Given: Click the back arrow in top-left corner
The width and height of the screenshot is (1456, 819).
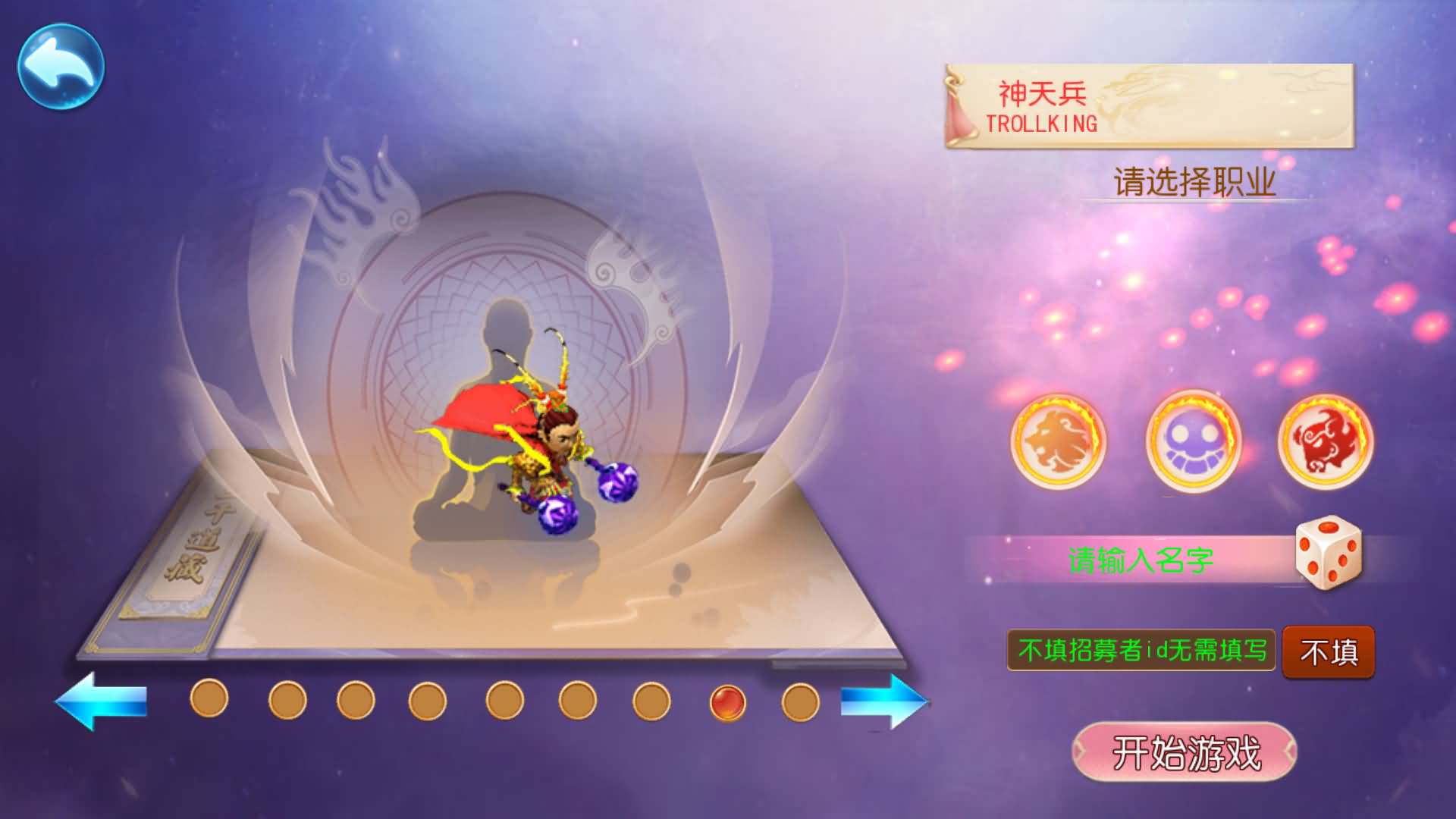Looking at the screenshot, I should (62, 64).
